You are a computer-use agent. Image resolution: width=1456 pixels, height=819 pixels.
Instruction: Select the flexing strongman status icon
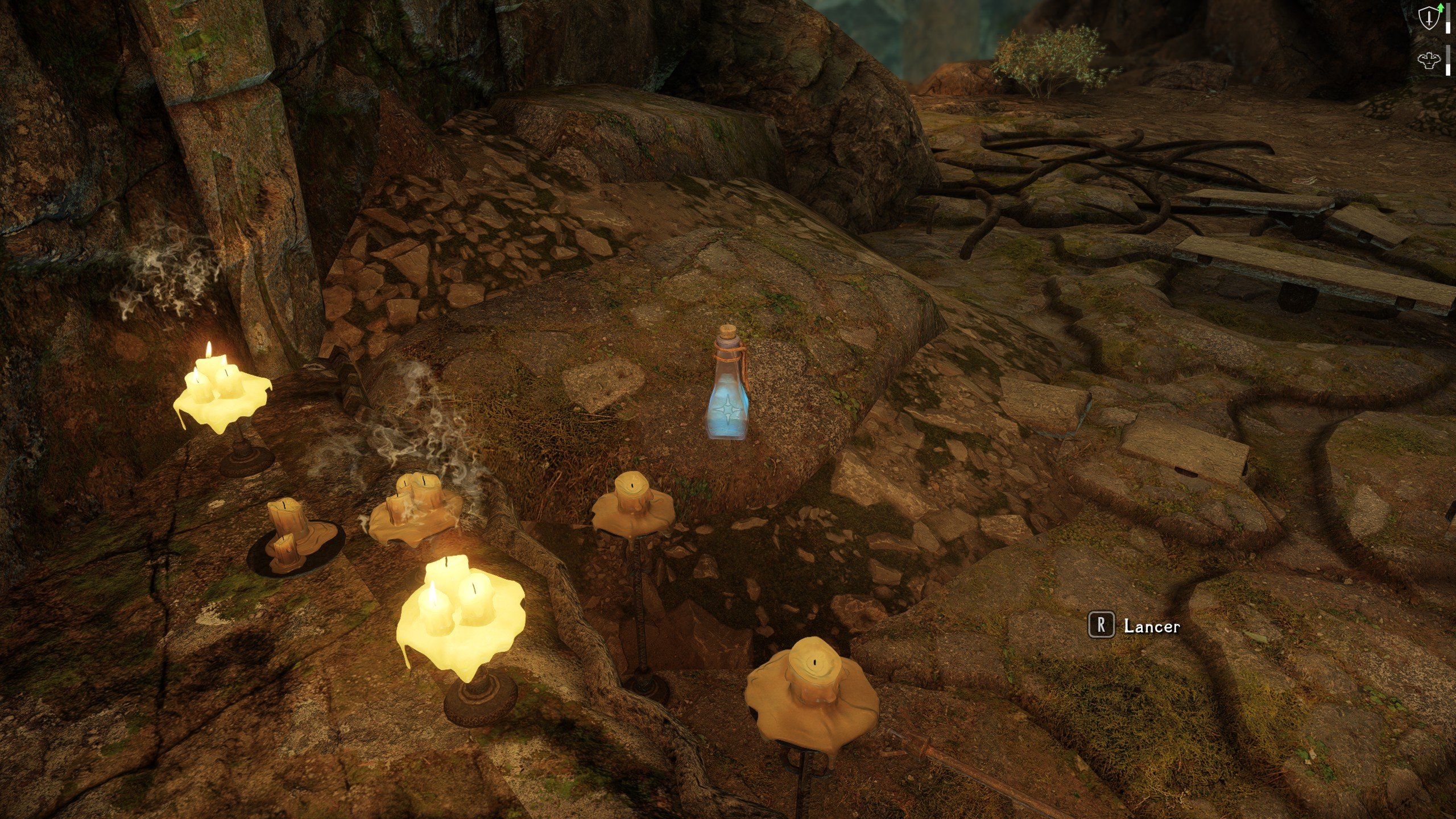point(1429,60)
